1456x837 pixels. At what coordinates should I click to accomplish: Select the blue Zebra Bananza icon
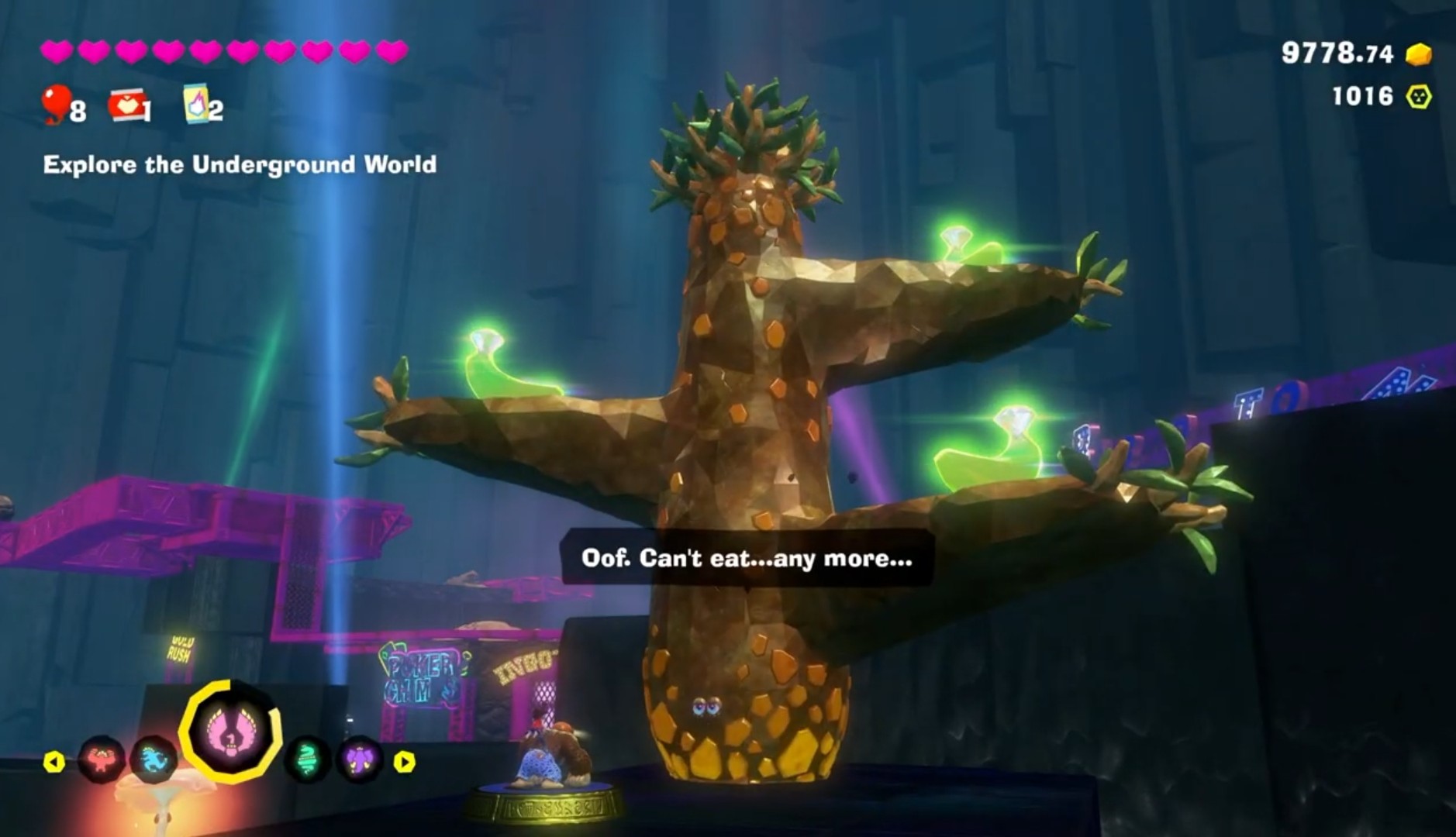154,759
